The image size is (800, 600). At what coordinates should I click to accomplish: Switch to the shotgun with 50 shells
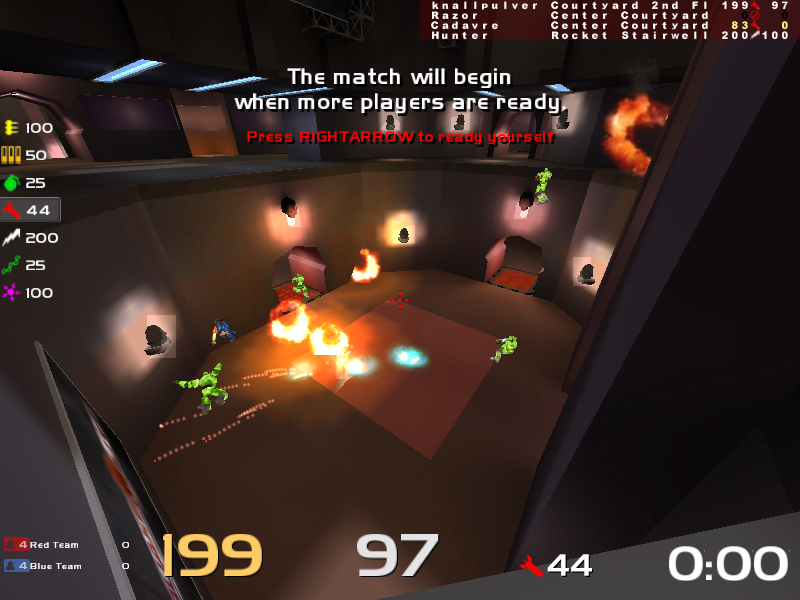point(29,155)
